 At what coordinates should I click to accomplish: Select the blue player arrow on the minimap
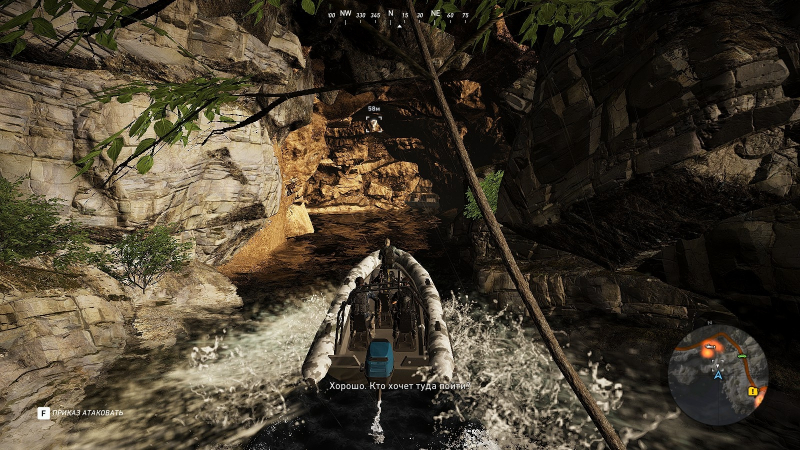pyautogui.click(x=718, y=375)
